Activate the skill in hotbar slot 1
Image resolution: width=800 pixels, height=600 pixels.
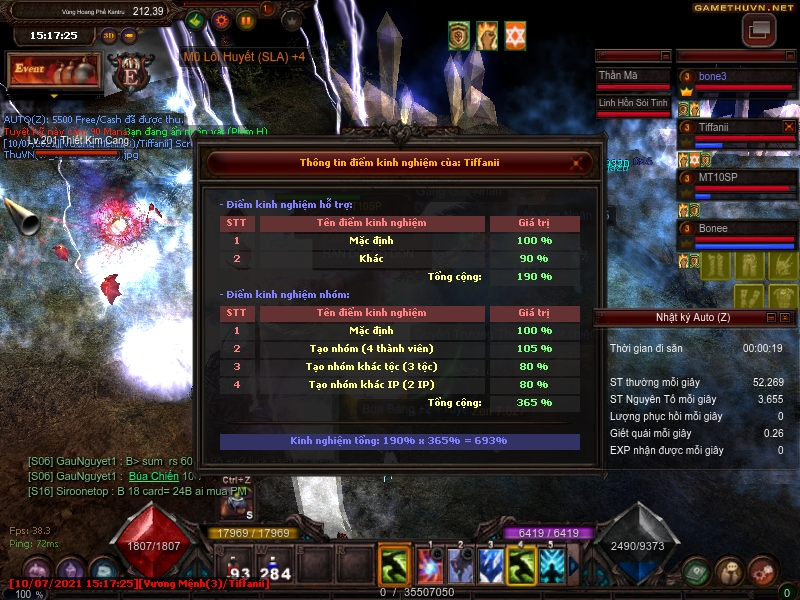[x=430, y=567]
